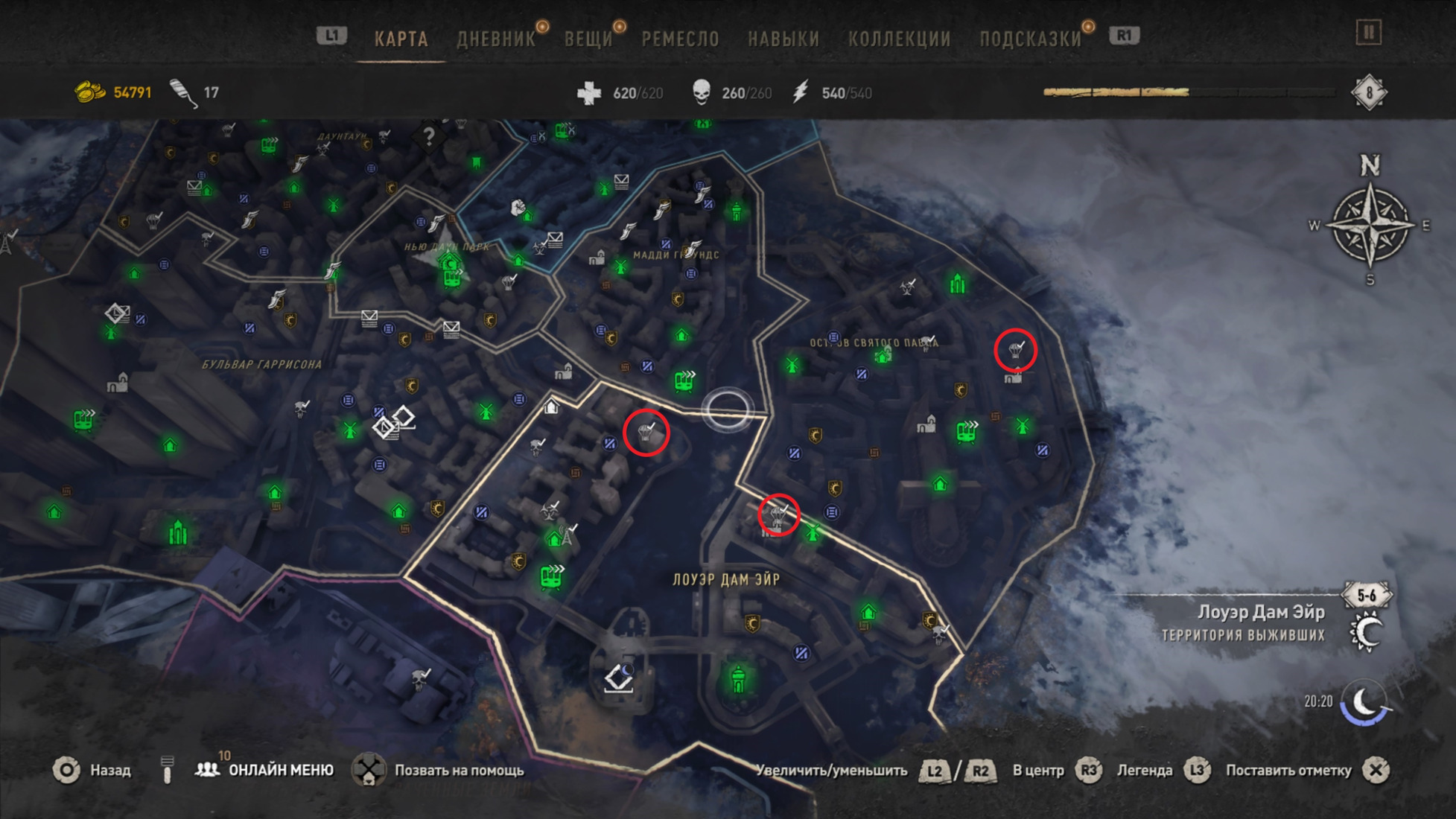The width and height of the screenshot is (1456, 819).
Task: Open the Вещи tab
Action: pos(588,39)
